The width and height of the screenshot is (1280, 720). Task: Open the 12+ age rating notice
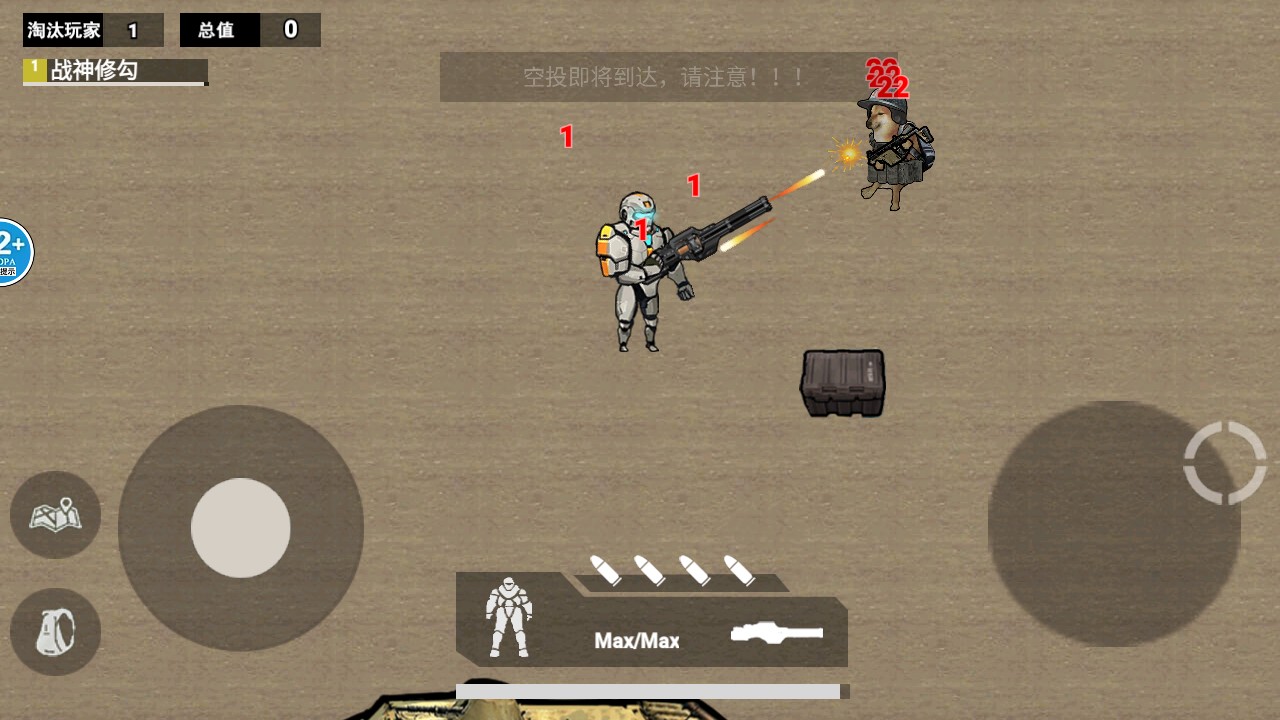pyautogui.click(x=12, y=252)
